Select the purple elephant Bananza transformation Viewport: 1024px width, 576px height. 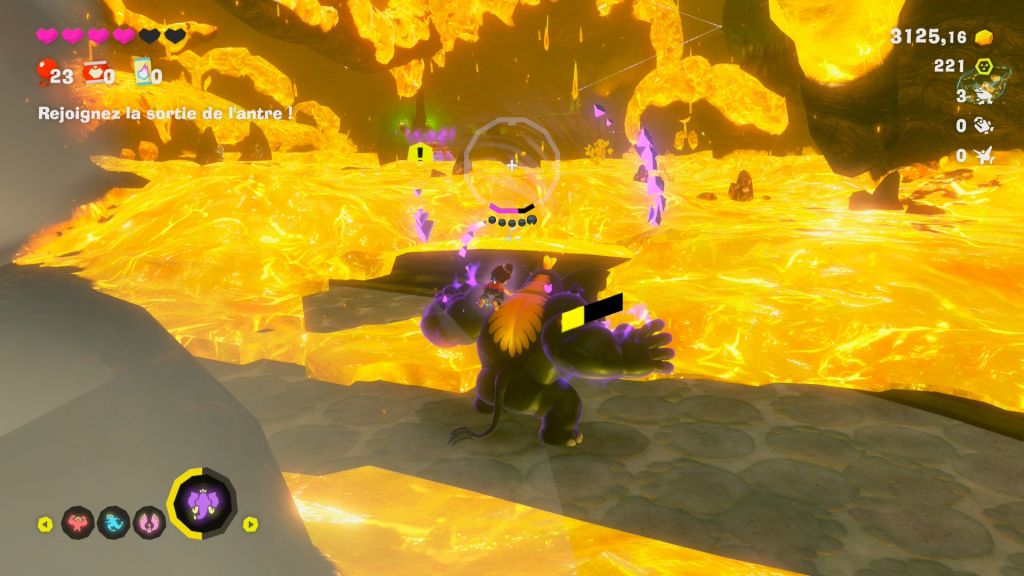[202, 504]
